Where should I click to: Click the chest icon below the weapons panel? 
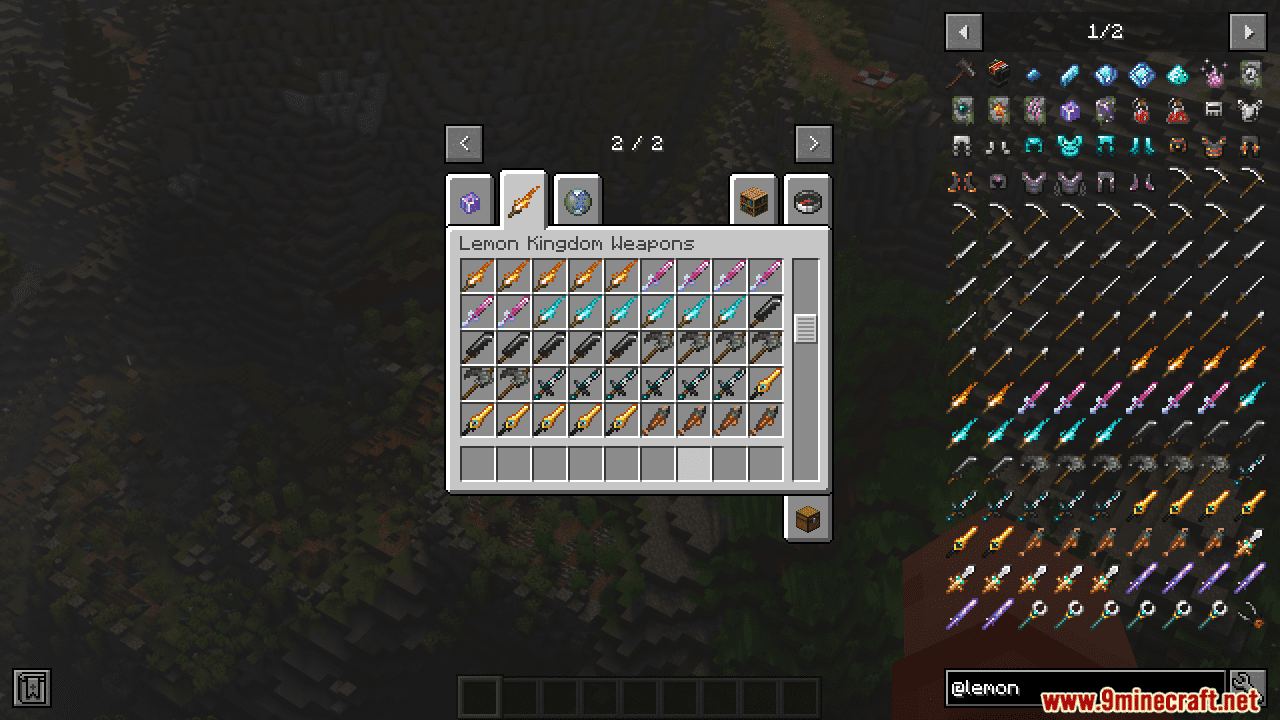coord(806,518)
